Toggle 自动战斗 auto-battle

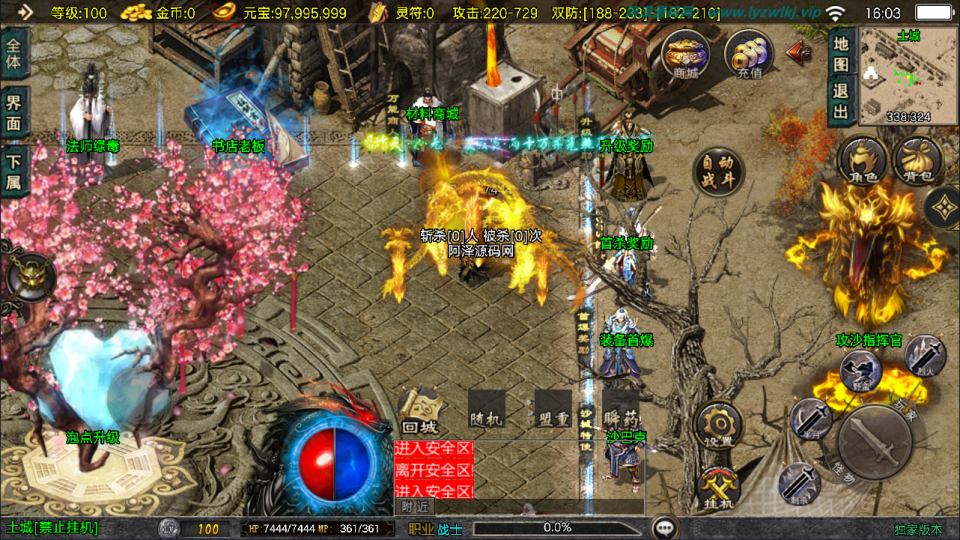coord(717,174)
